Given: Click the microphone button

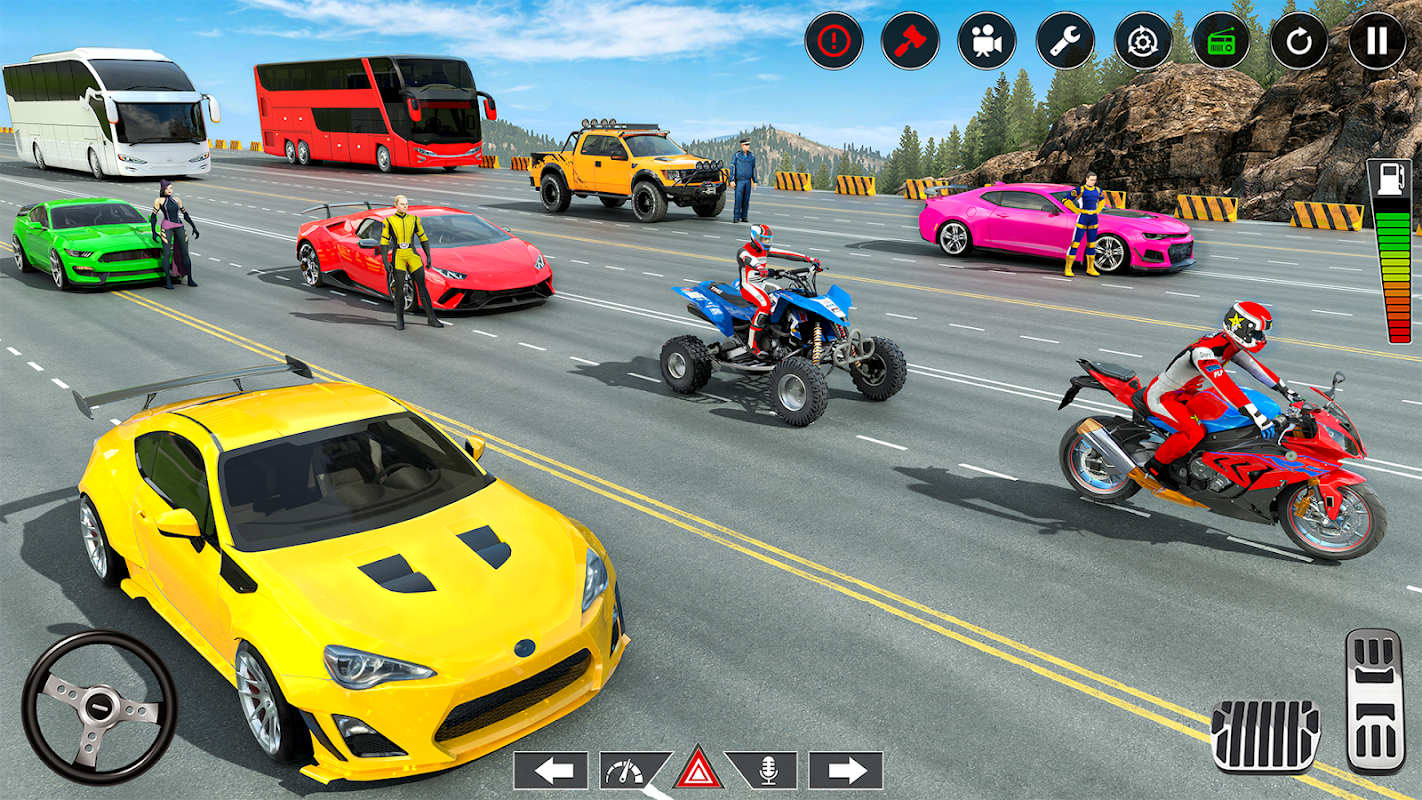Looking at the screenshot, I should [x=766, y=770].
